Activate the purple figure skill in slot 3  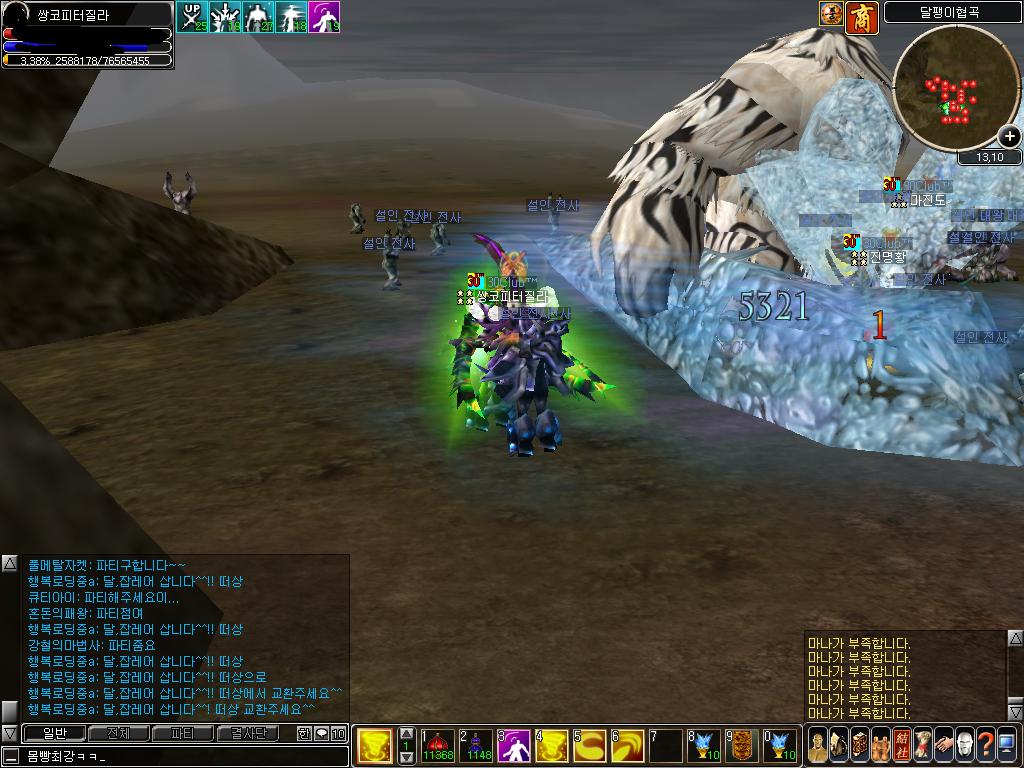514,744
